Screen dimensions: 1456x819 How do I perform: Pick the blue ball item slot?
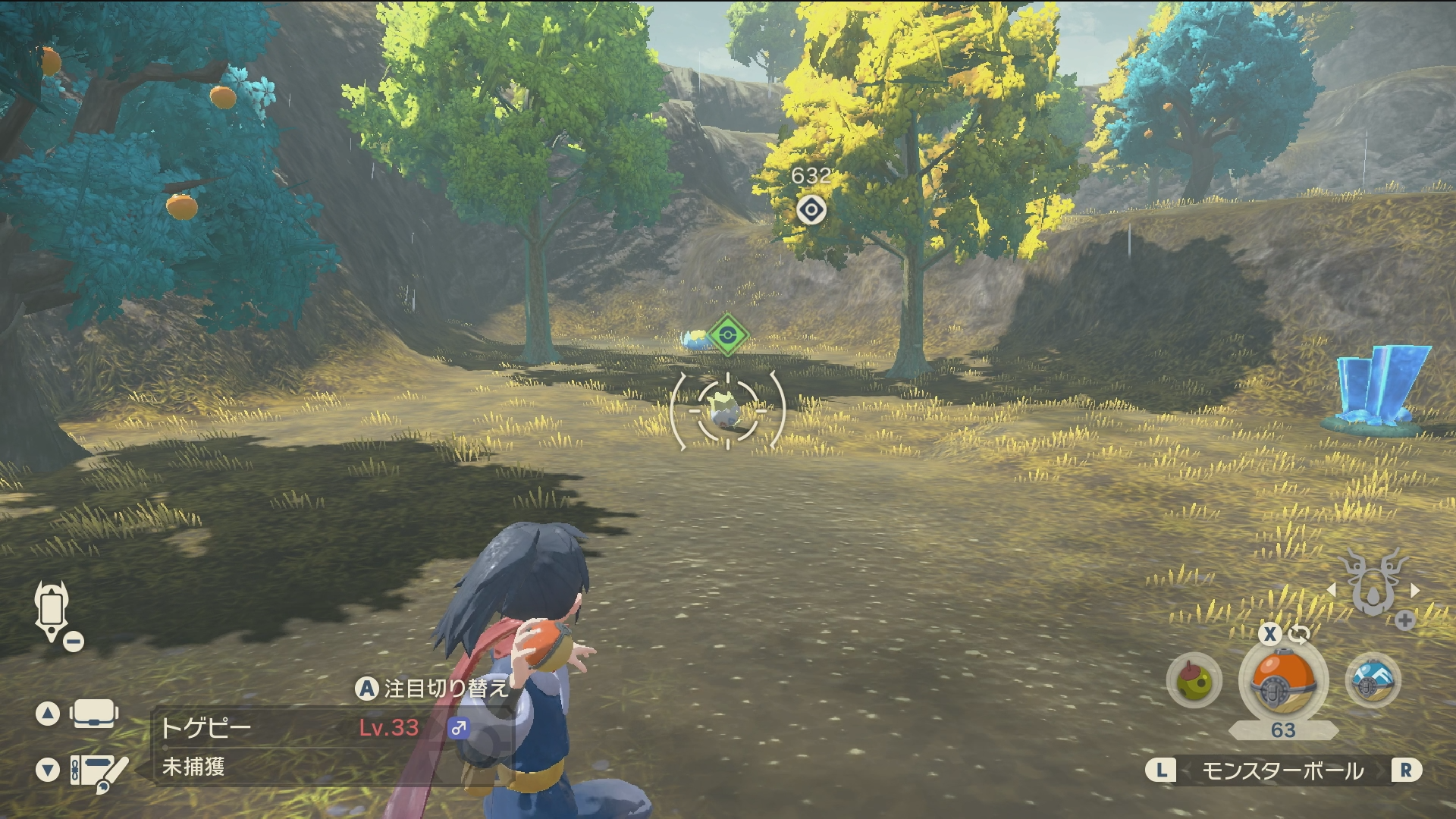click(1373, 680)
